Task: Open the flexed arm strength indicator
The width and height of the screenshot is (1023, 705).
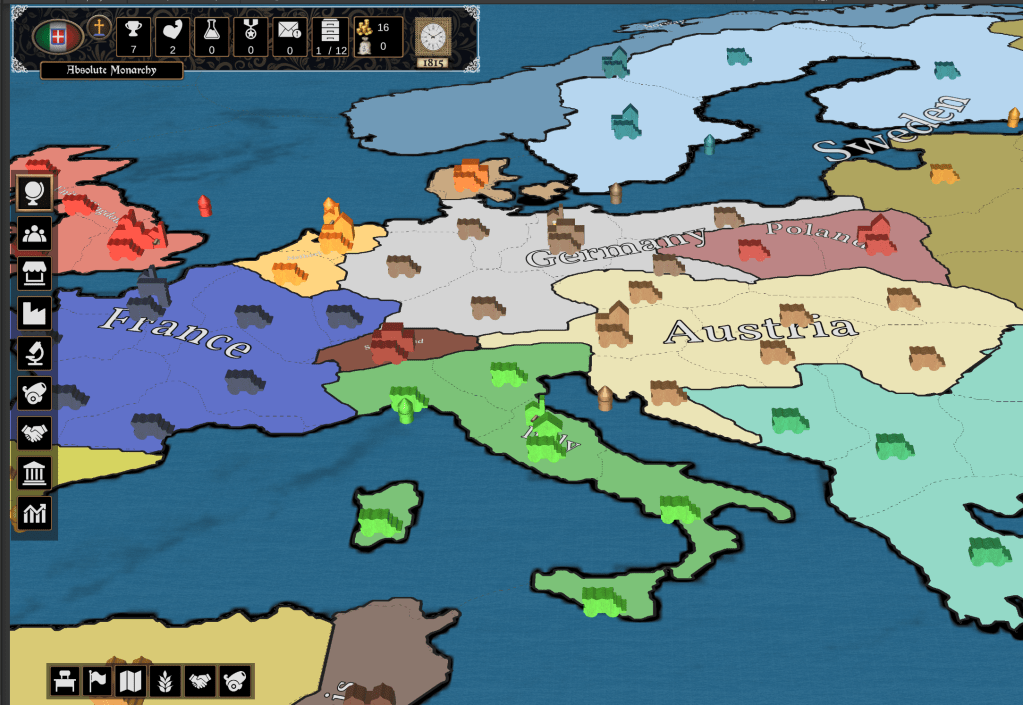Action: [172, 36]
